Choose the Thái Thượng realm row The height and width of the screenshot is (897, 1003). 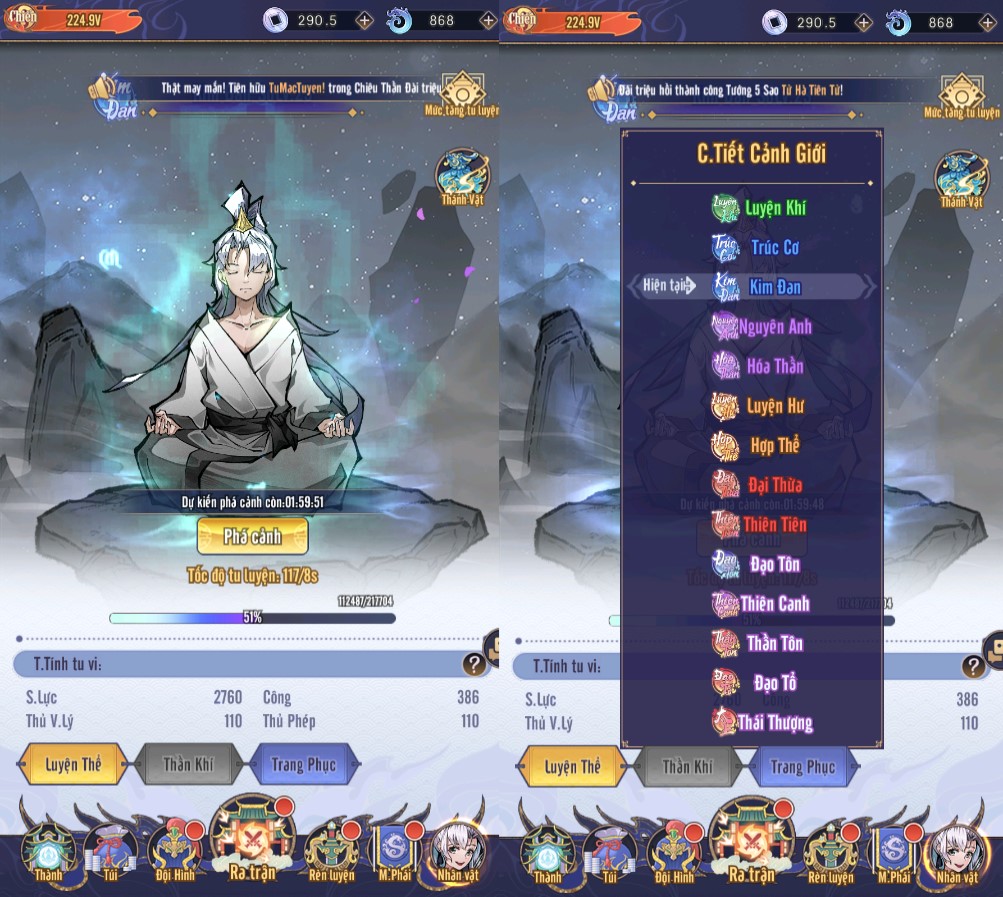pyautogui.click(x=761, y=722)
